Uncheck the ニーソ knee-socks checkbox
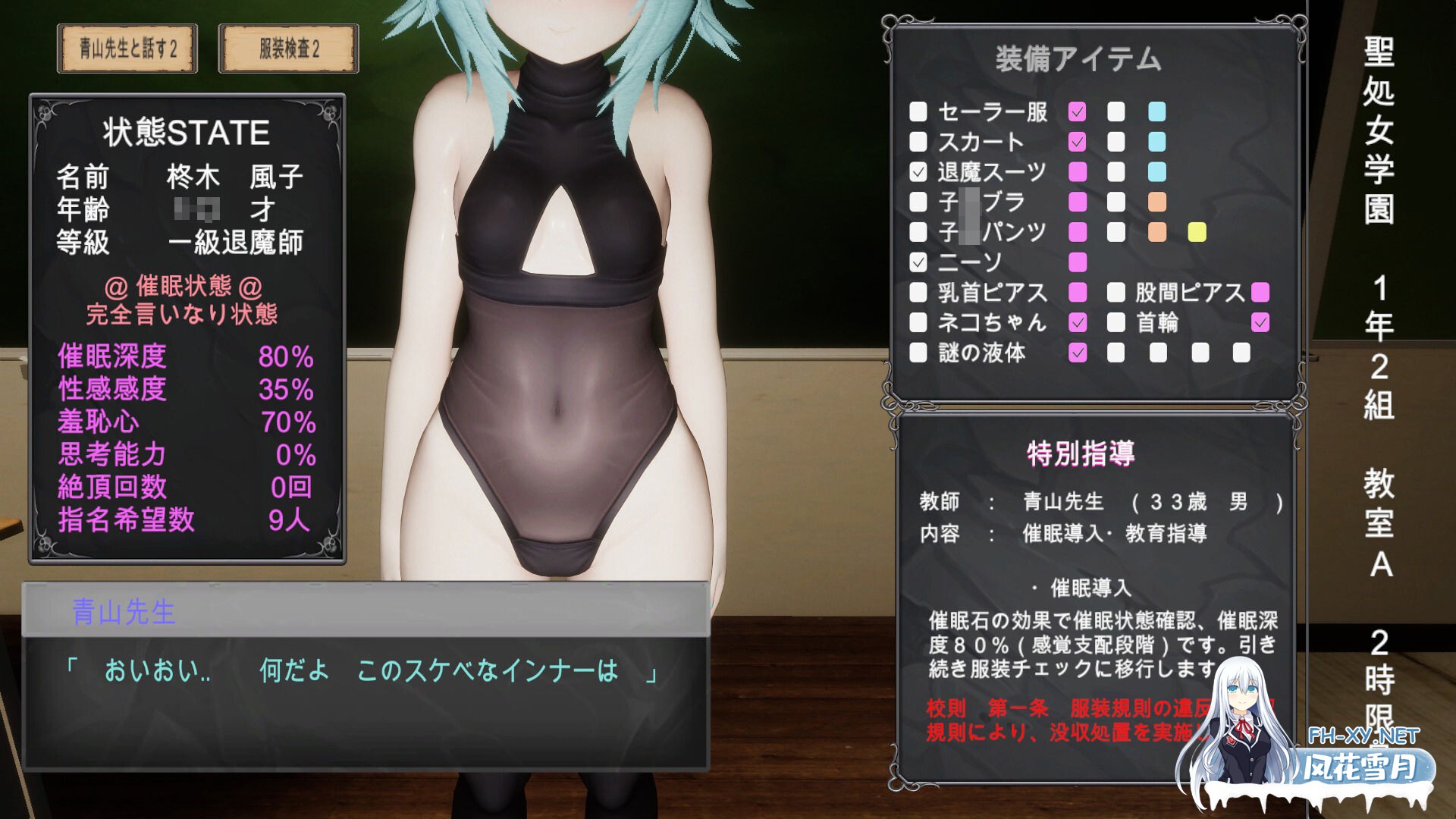Screen dimensions: 1456x819 pos(919,262)
